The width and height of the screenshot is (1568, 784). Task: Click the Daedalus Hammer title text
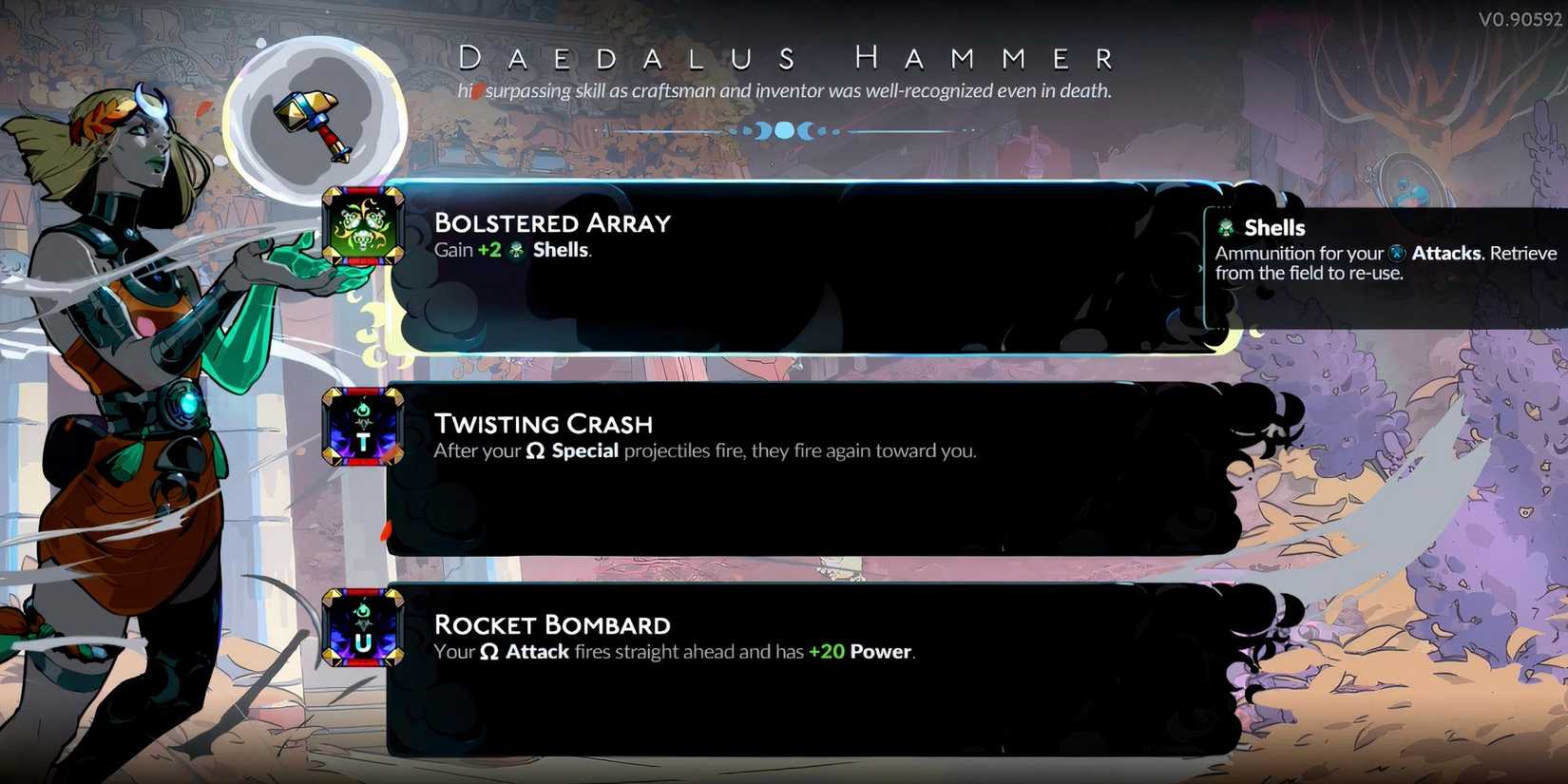coord(784,57)
